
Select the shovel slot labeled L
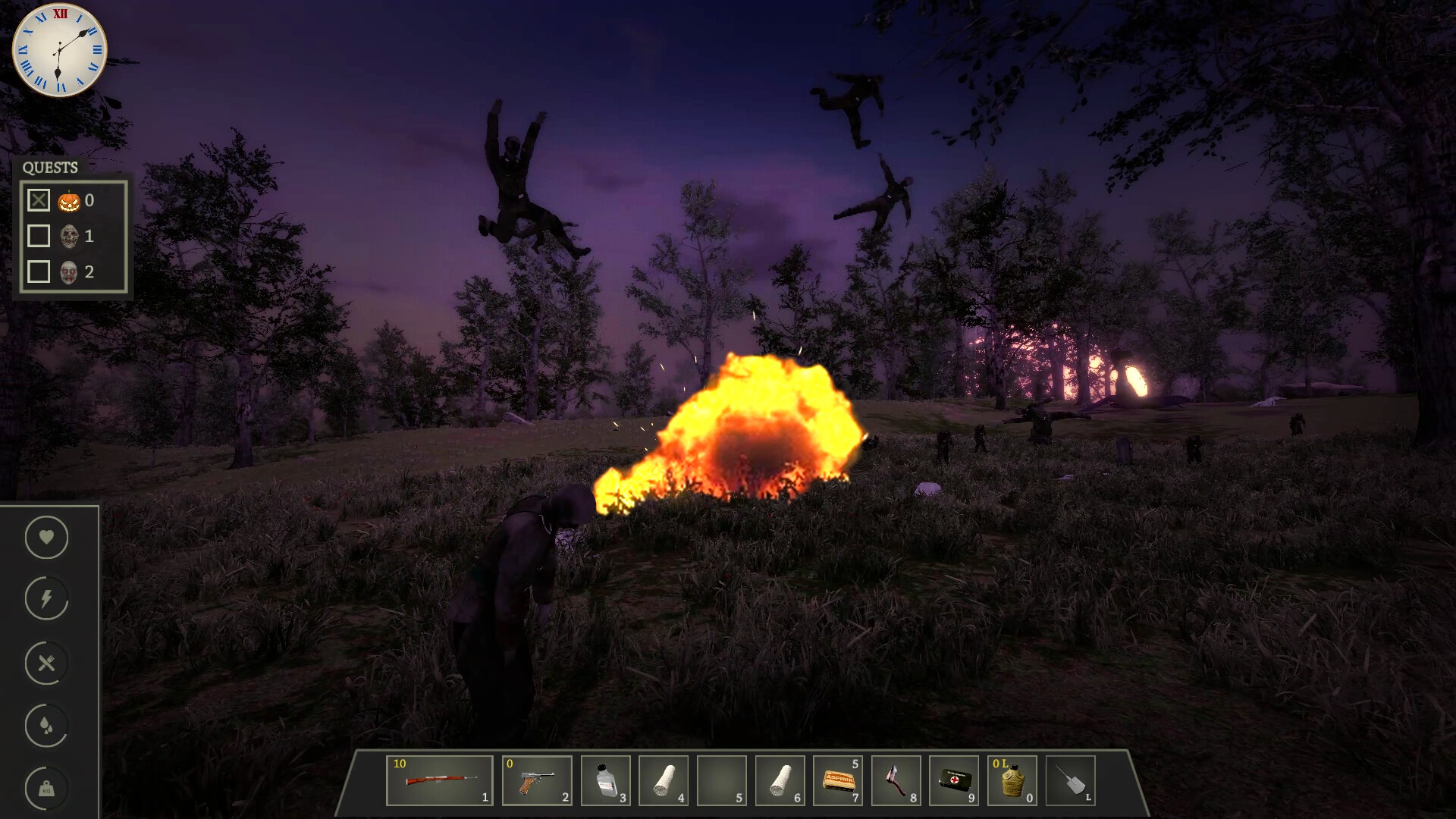(x=1071, y=780)
